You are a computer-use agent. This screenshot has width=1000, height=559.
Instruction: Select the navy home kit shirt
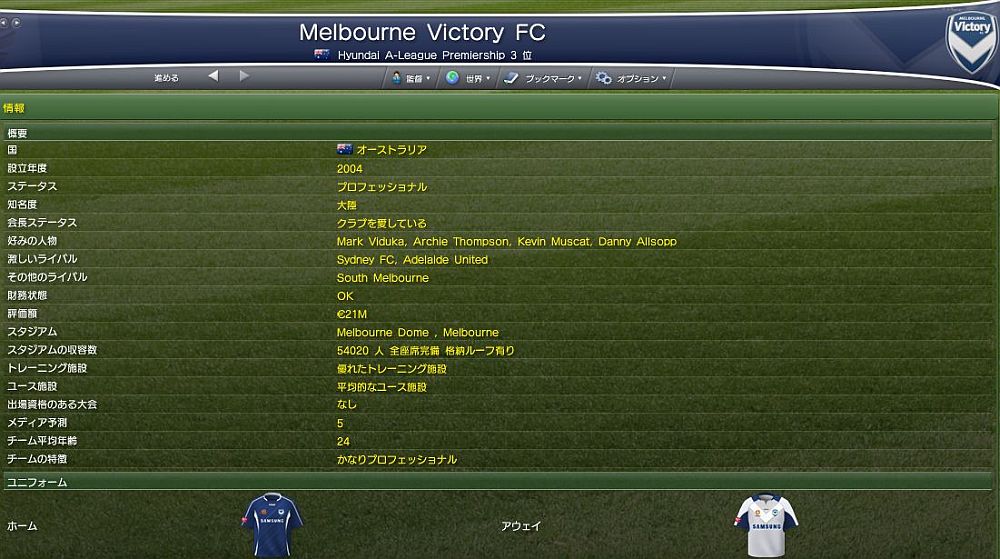(x=272, y=524)
